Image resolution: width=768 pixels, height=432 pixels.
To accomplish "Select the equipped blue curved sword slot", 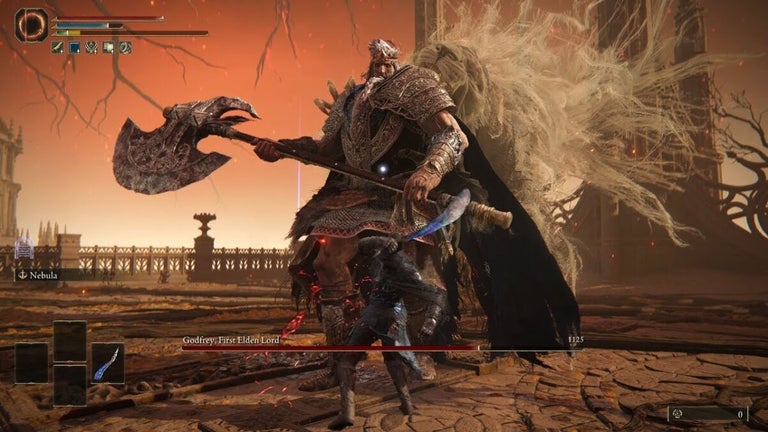I will [107, 363].
